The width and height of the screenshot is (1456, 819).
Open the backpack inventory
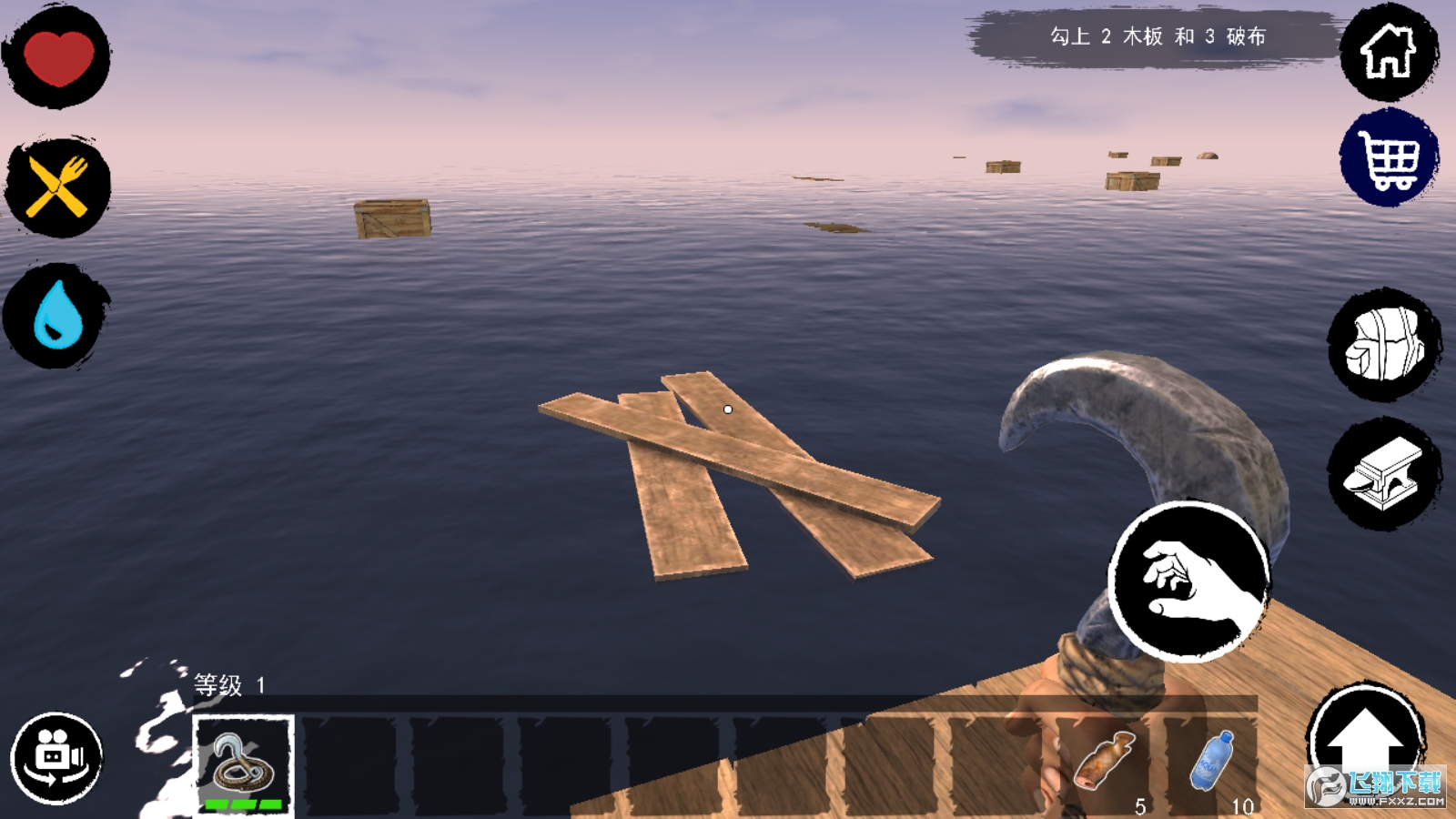tap(1384, 345)
